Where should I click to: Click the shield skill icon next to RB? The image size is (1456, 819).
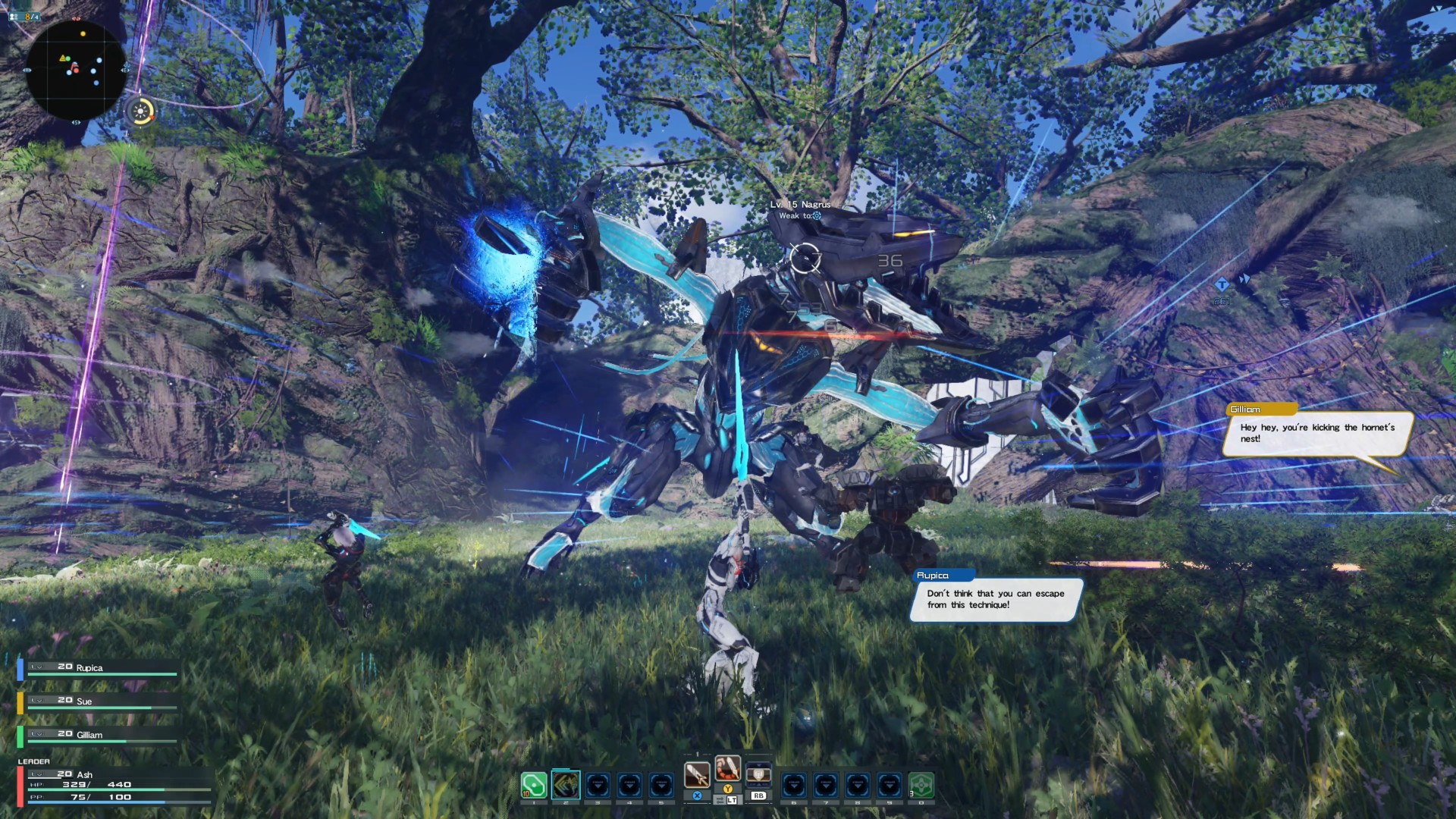tap(759, 774)
